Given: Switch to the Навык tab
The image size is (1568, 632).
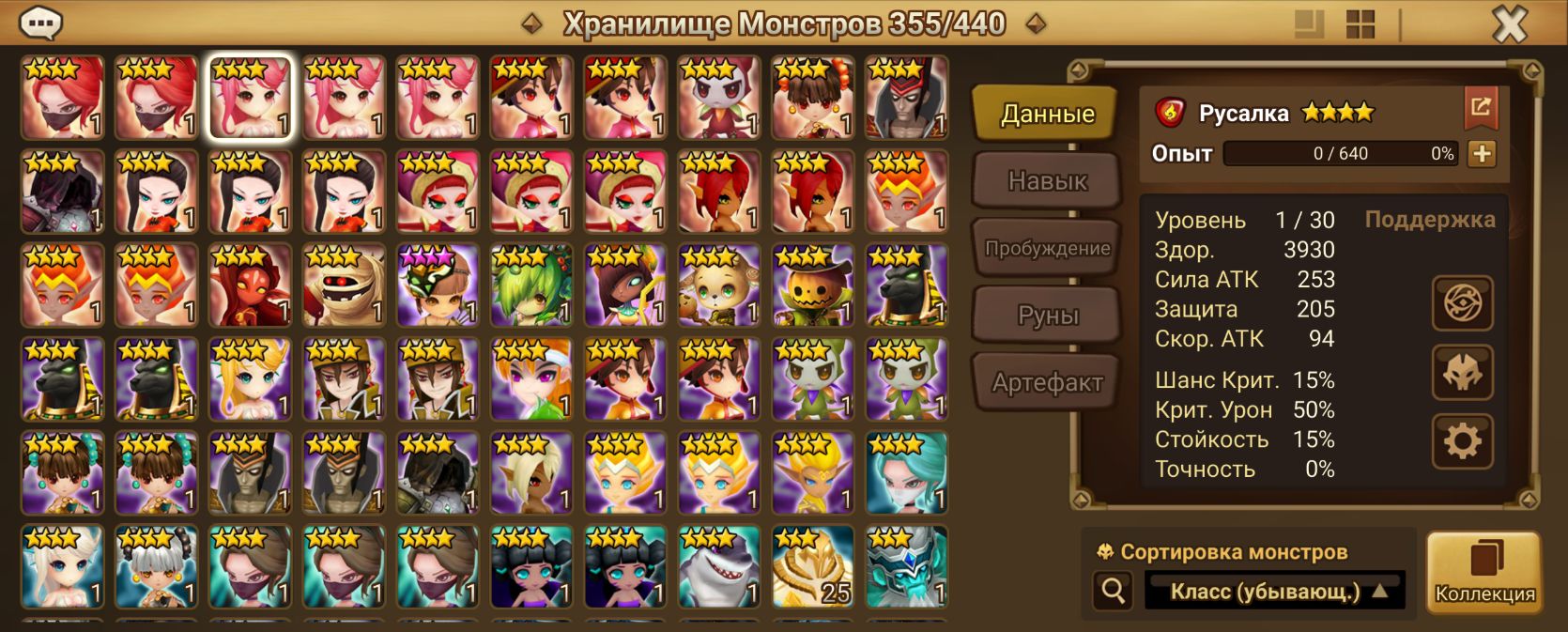Looking at the screenshot, I should pyautogui.click(x=1047, y=180).
